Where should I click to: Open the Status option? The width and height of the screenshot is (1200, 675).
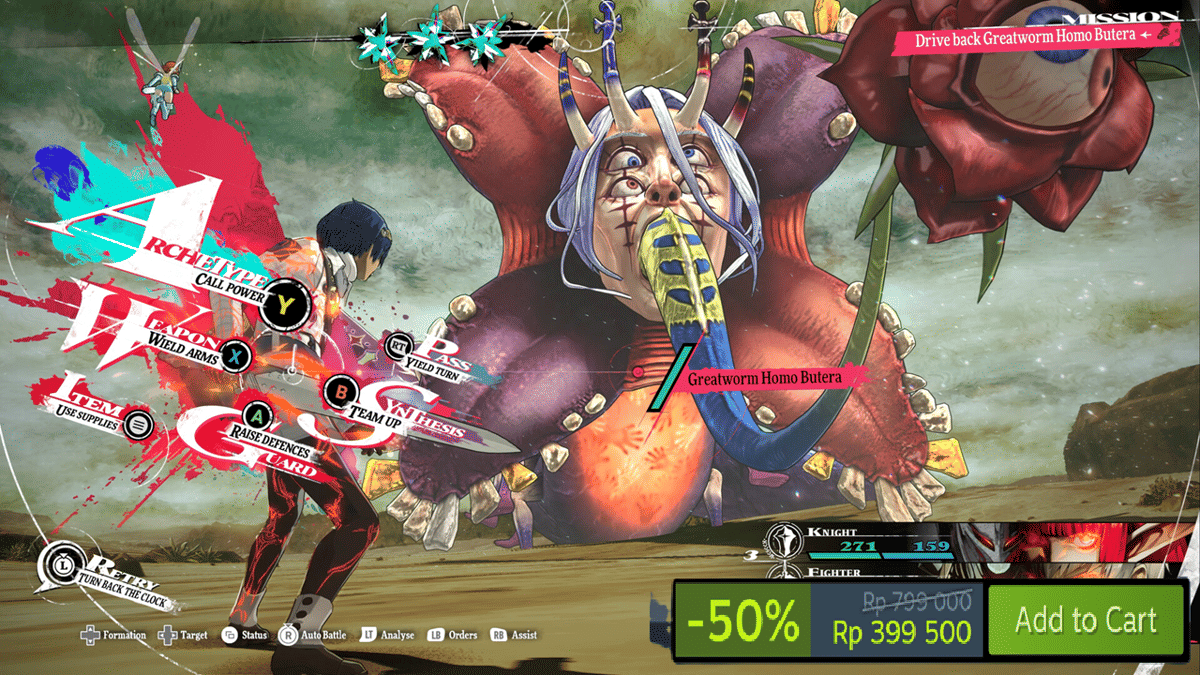tap(245, 635)
